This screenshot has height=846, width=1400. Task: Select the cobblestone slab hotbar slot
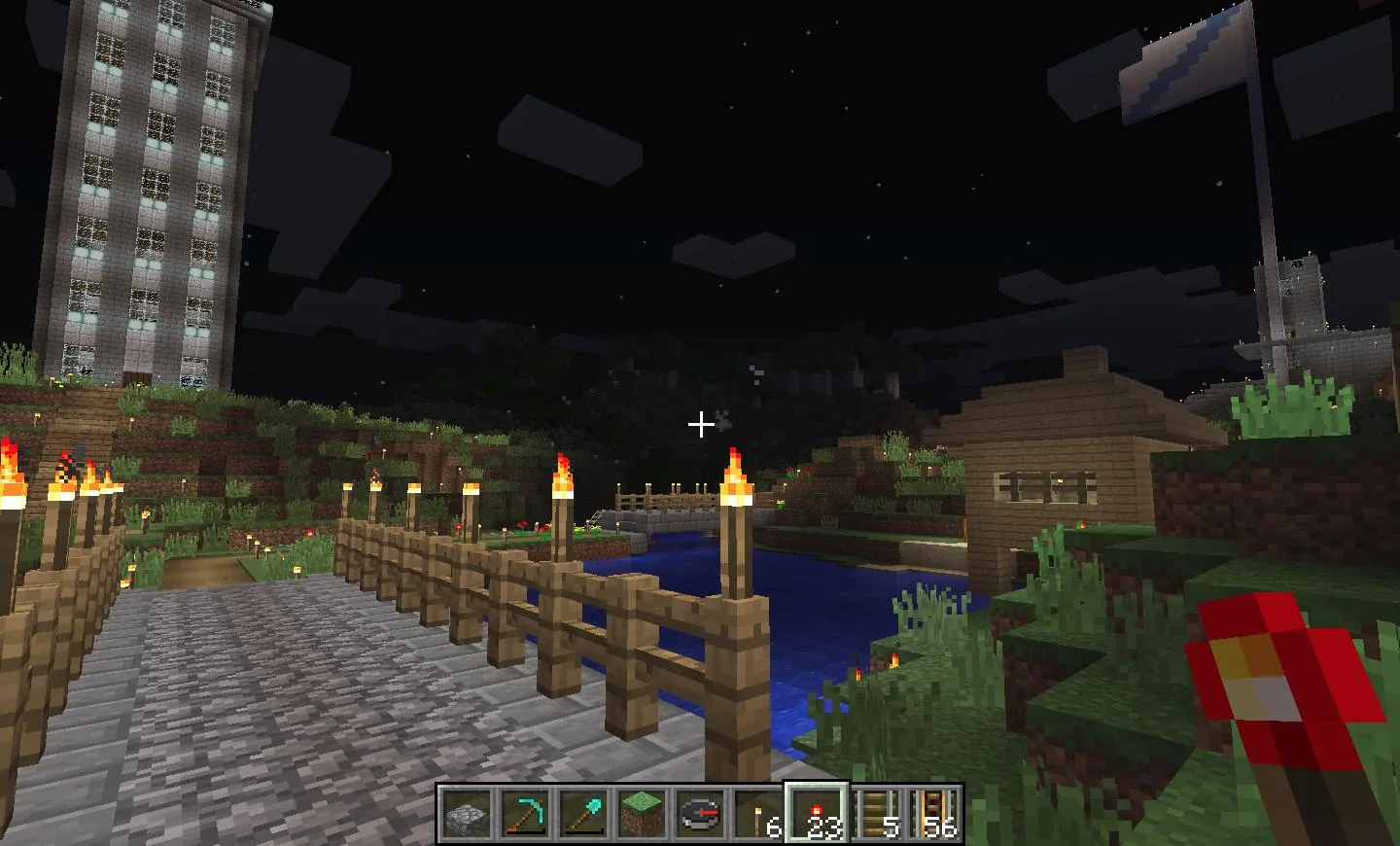[x=466, y=813]
